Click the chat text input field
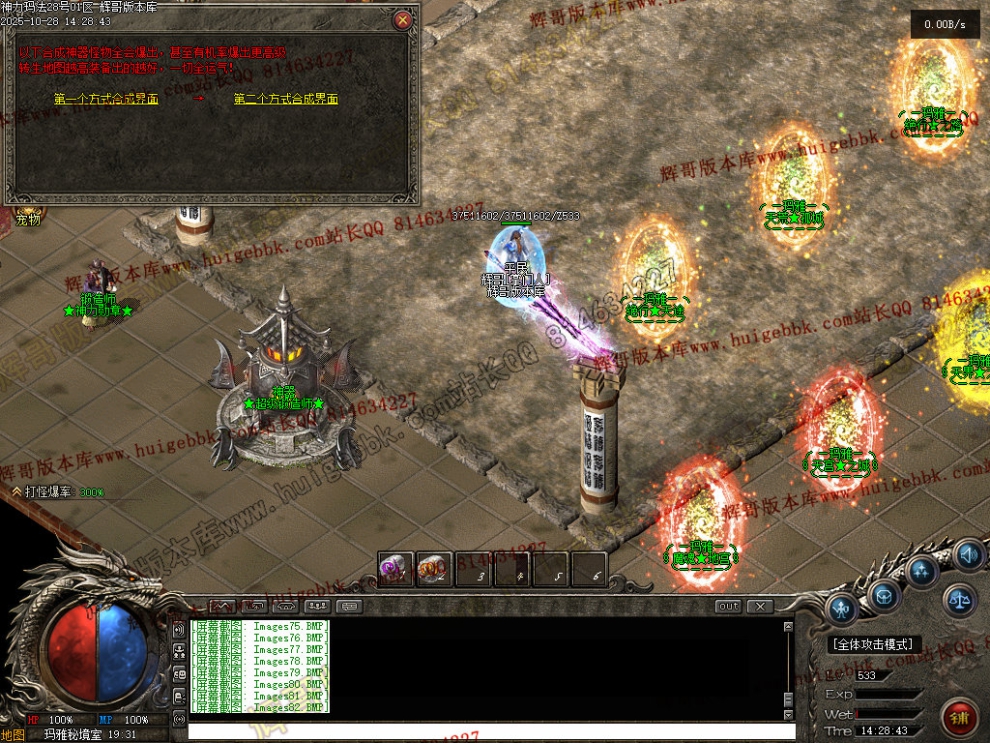The image size is (990, 743). pyautogui.click(x=490, y=732)
